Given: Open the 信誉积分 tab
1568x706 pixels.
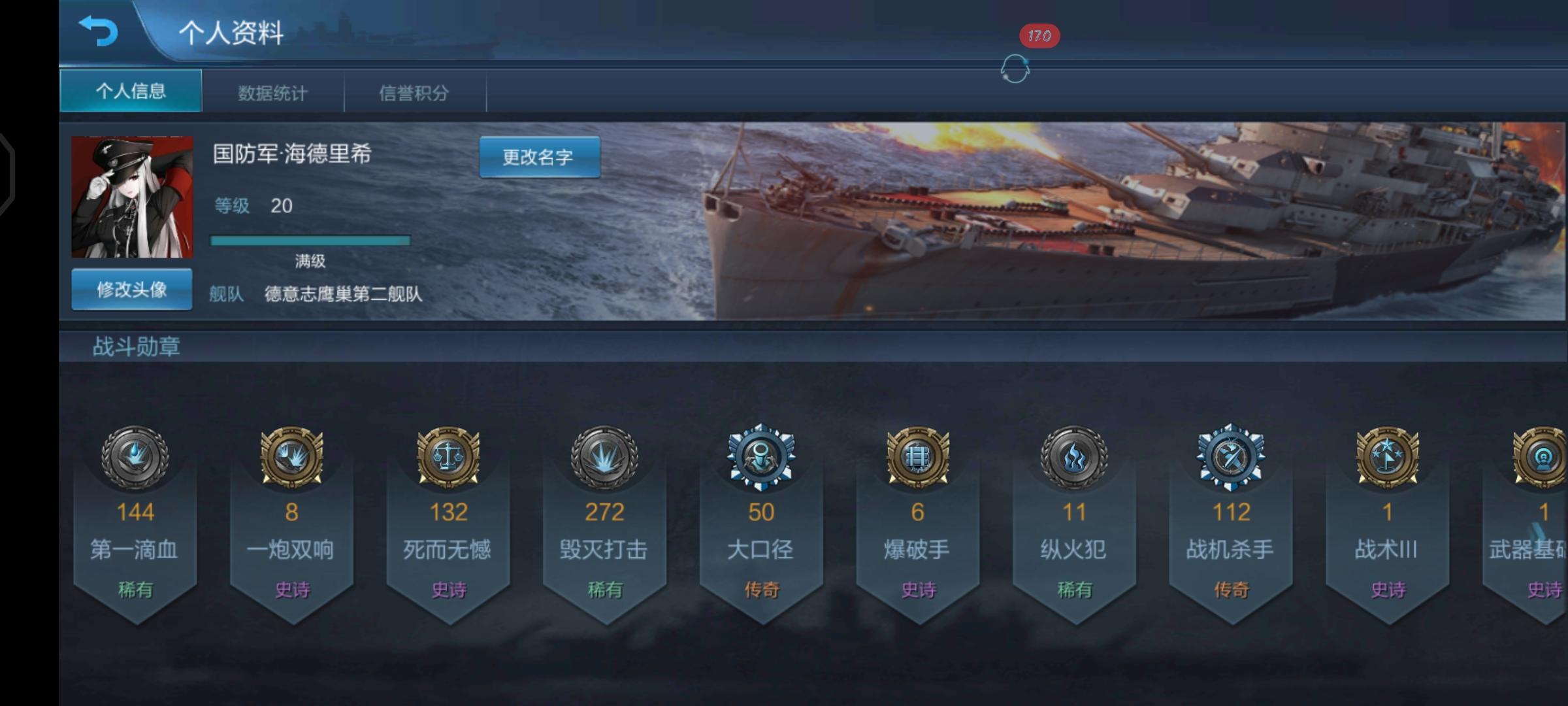Looking at the screenshot, I should [x=415, y=92].
